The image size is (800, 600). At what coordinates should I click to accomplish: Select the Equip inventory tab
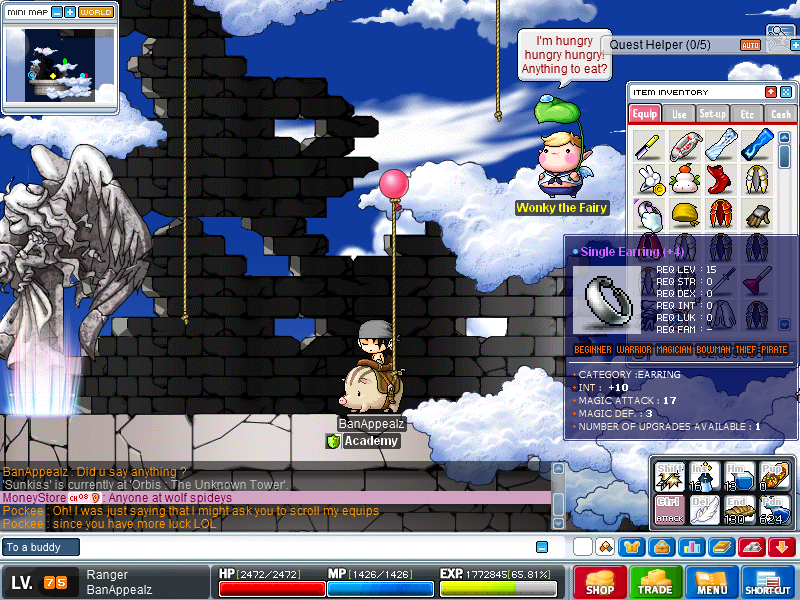[x=645, y=114]
